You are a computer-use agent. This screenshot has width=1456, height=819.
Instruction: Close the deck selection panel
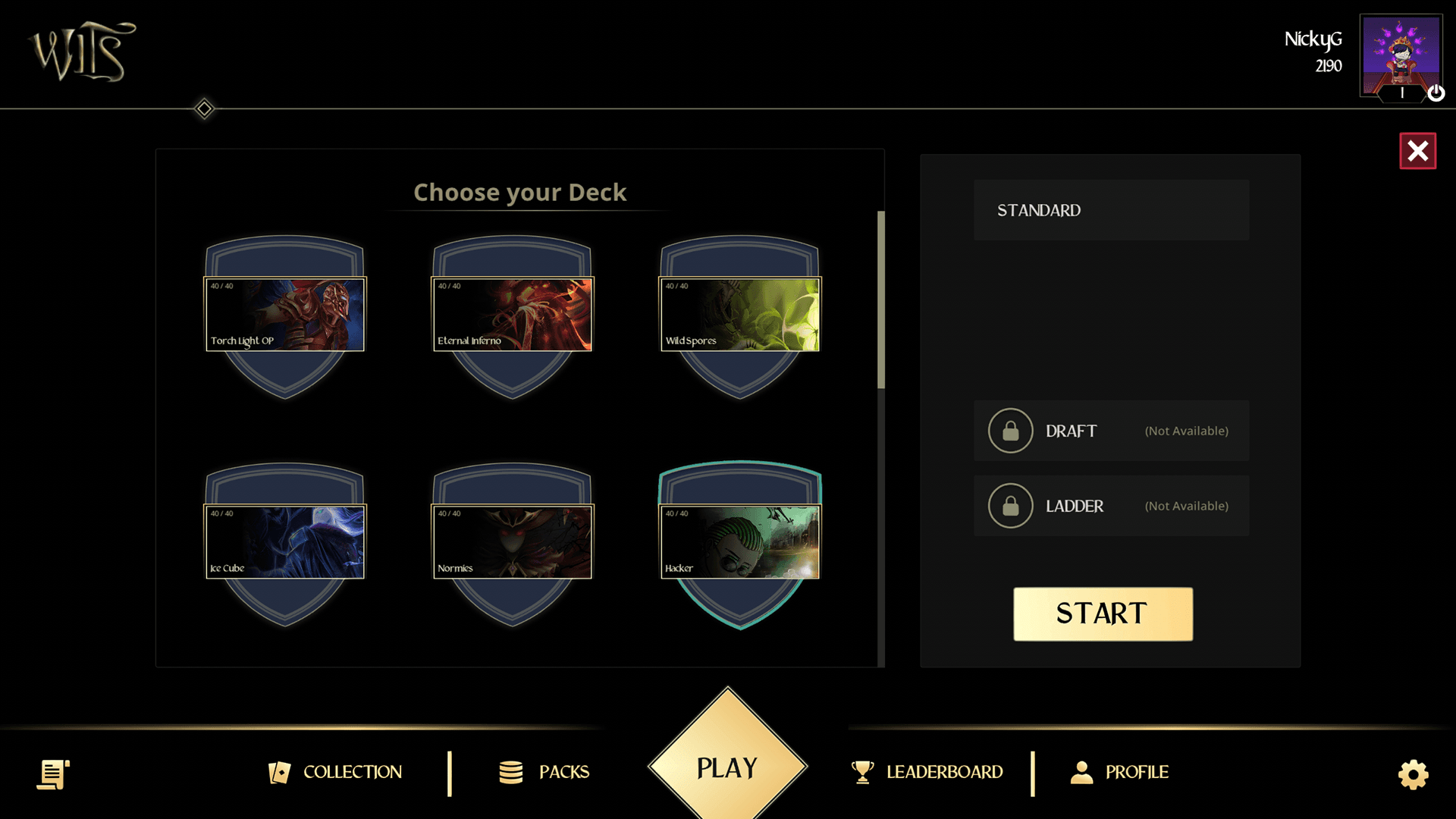(x=1417, y=151)
